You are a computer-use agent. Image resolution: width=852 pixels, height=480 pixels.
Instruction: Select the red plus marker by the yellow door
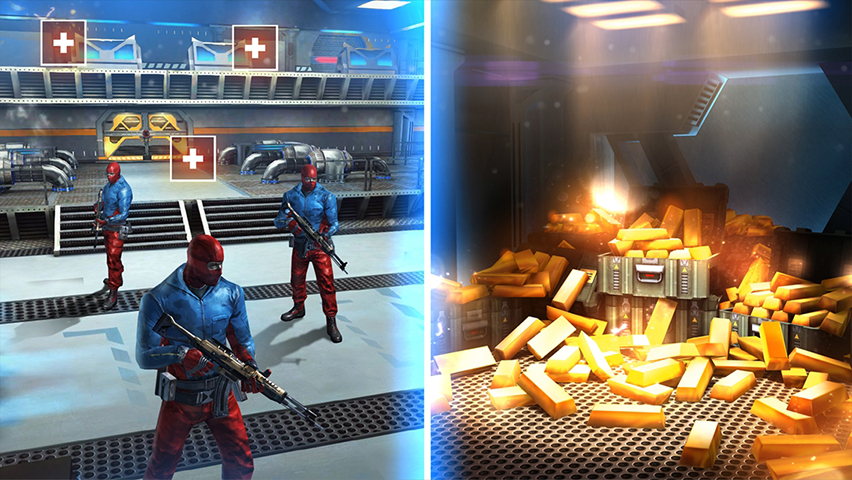[193, 158]
